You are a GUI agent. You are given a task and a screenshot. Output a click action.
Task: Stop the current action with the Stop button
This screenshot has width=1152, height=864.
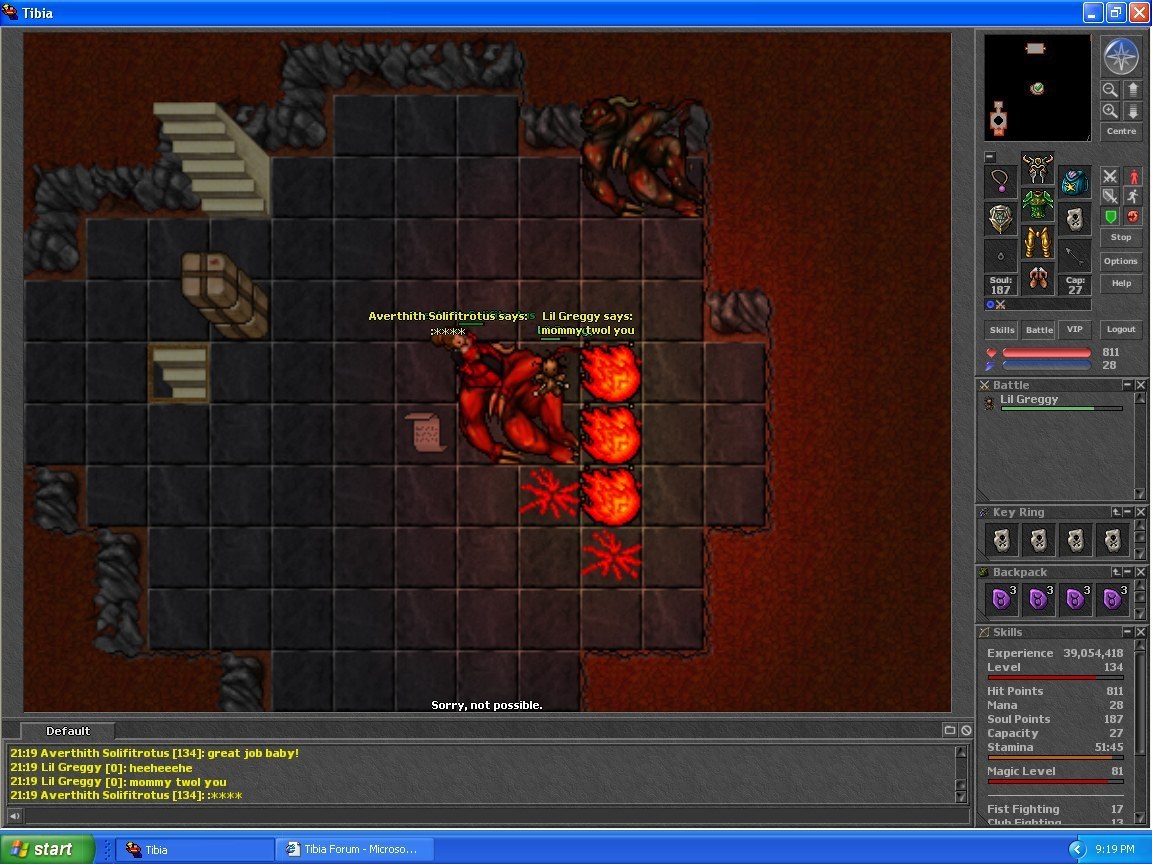click(1120, 238)
